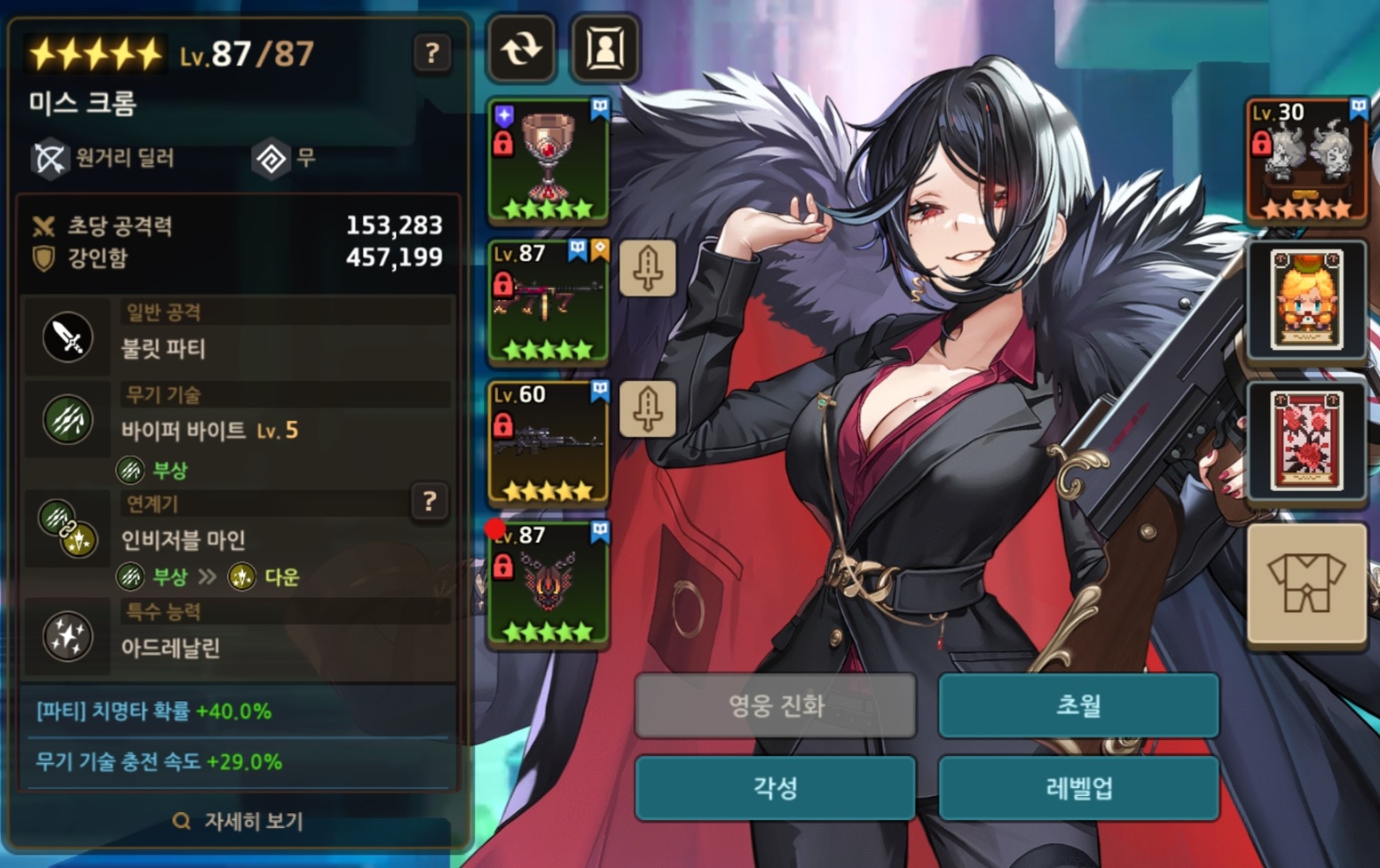Show the 연계기 chain skill help
This screenshot has width=1380, height=868.
(x=430, y=502)
